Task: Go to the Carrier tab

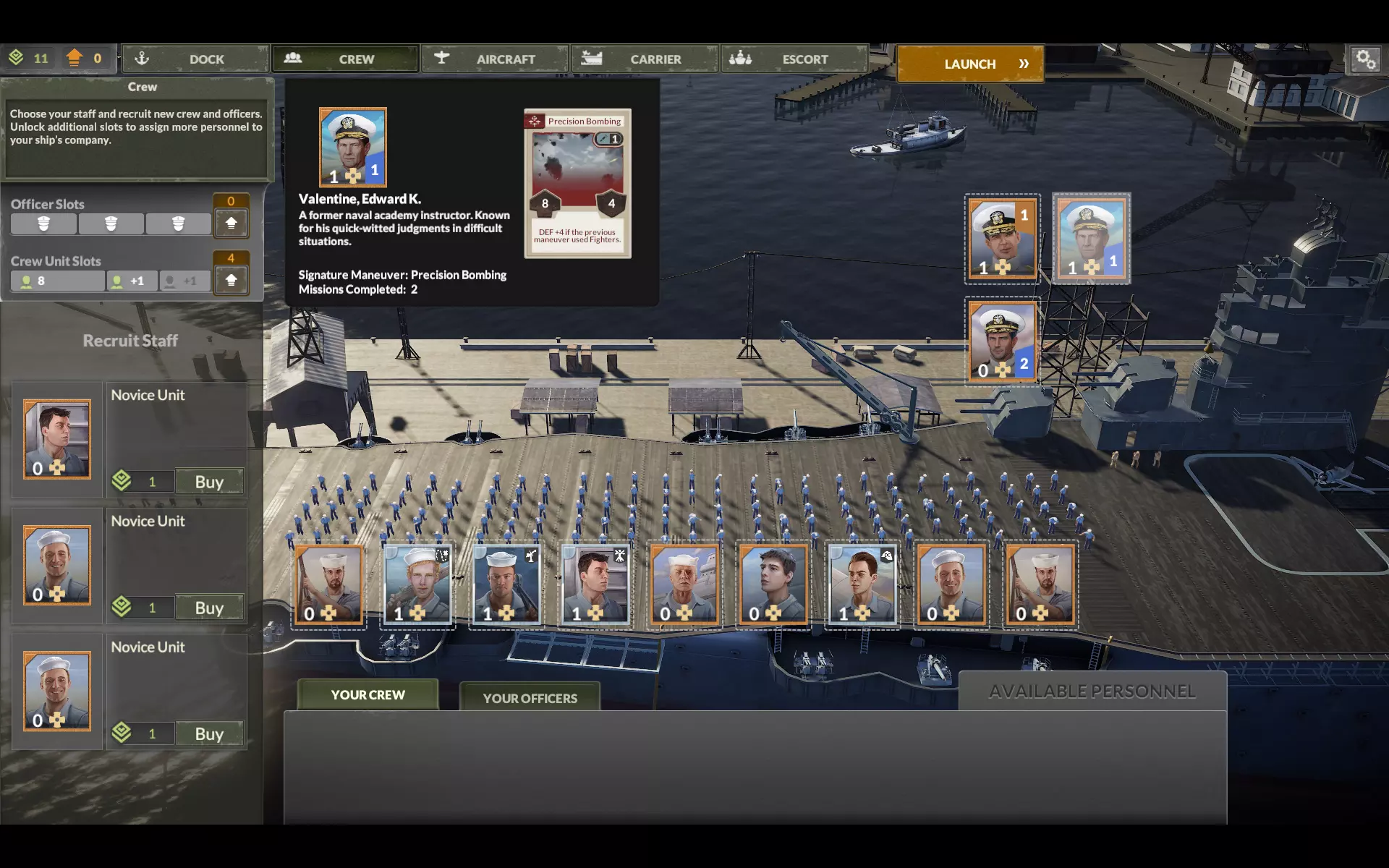Action: click(645, 59)
